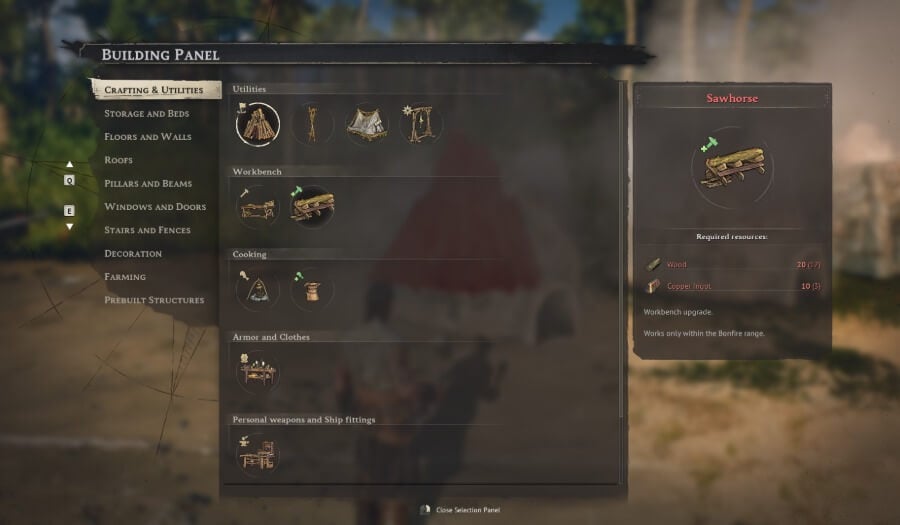Image resolution: width=900 pixels, height=525 pixels.
Task: Open the Storage and Beds category
Action: pos(146,114)
